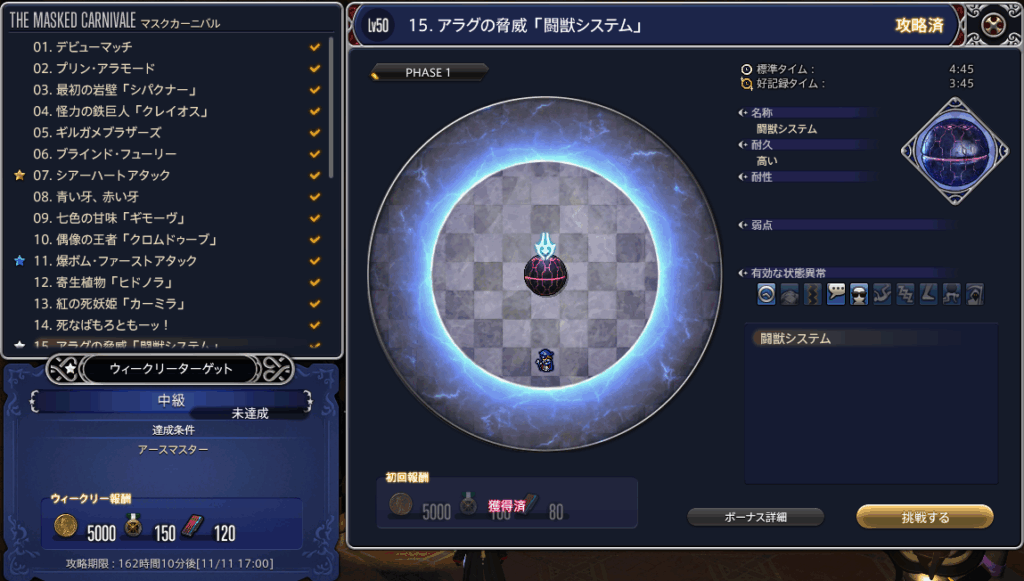Open stage 08. 青い牙、赤い牙

pos(90,197)
